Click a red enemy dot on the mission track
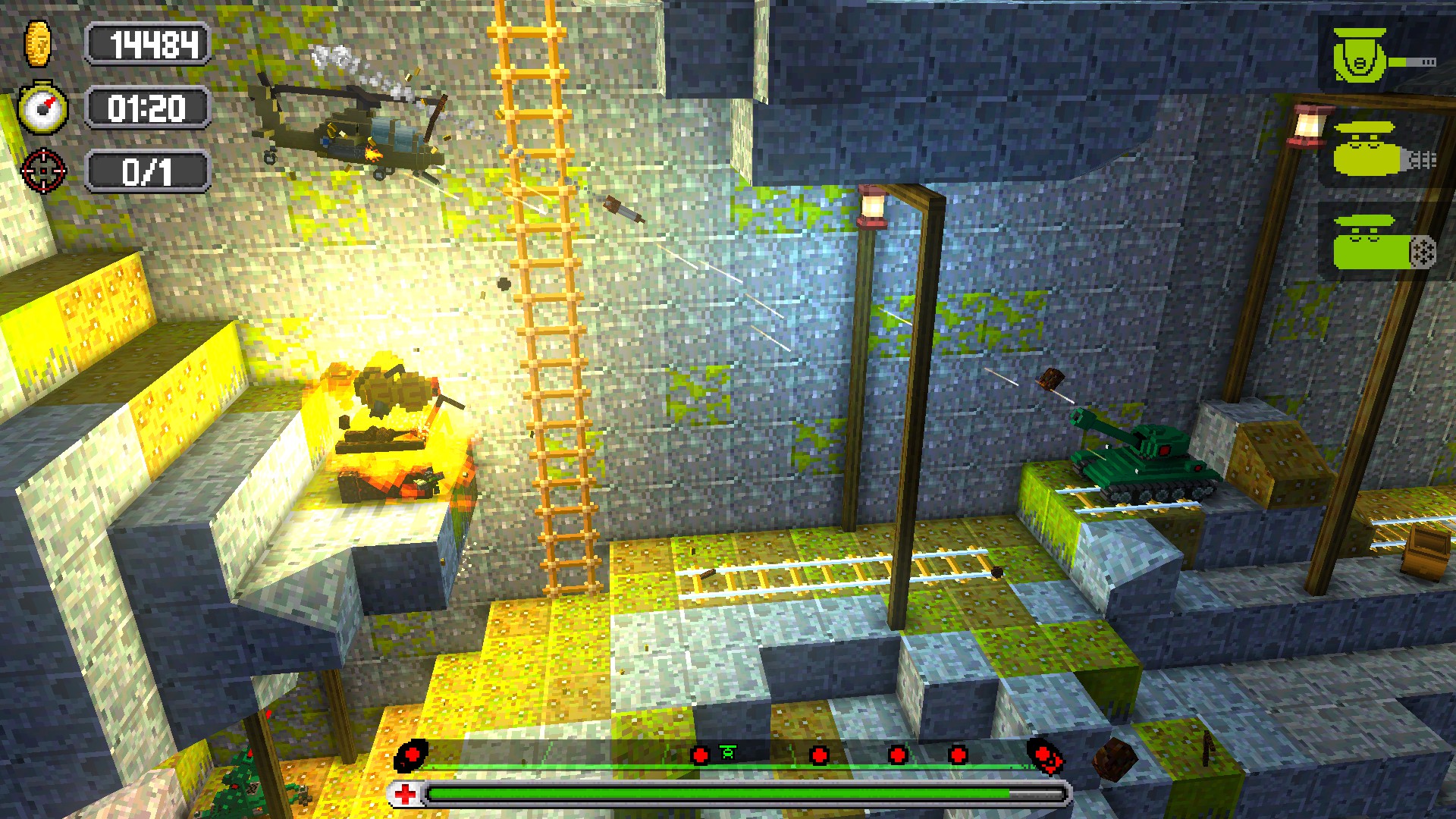The width and height of the screenshot is (1456, 819). (x=819, y=755)
